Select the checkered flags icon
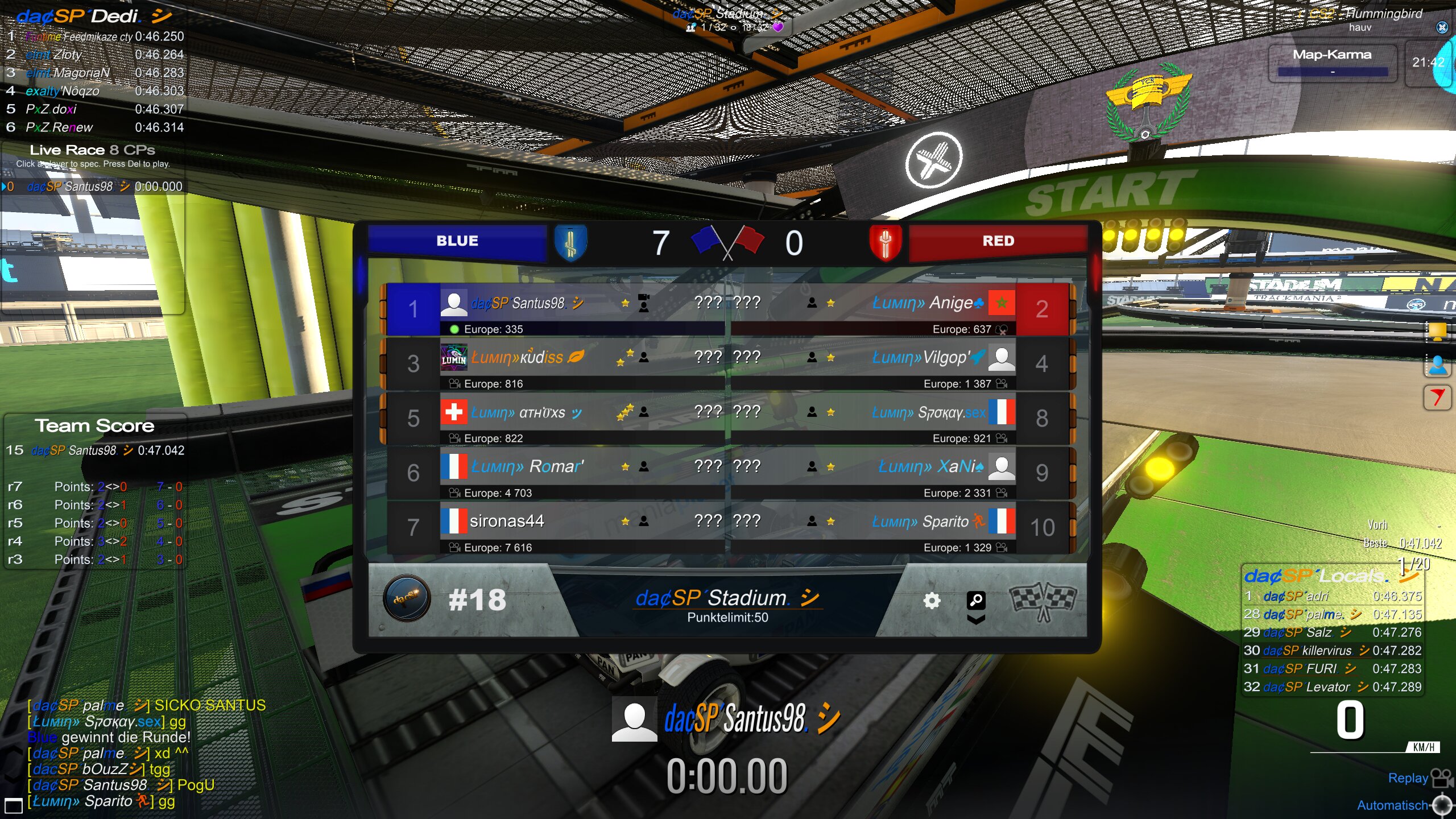The image size is (1456, 819). (x=1043, y=601)
